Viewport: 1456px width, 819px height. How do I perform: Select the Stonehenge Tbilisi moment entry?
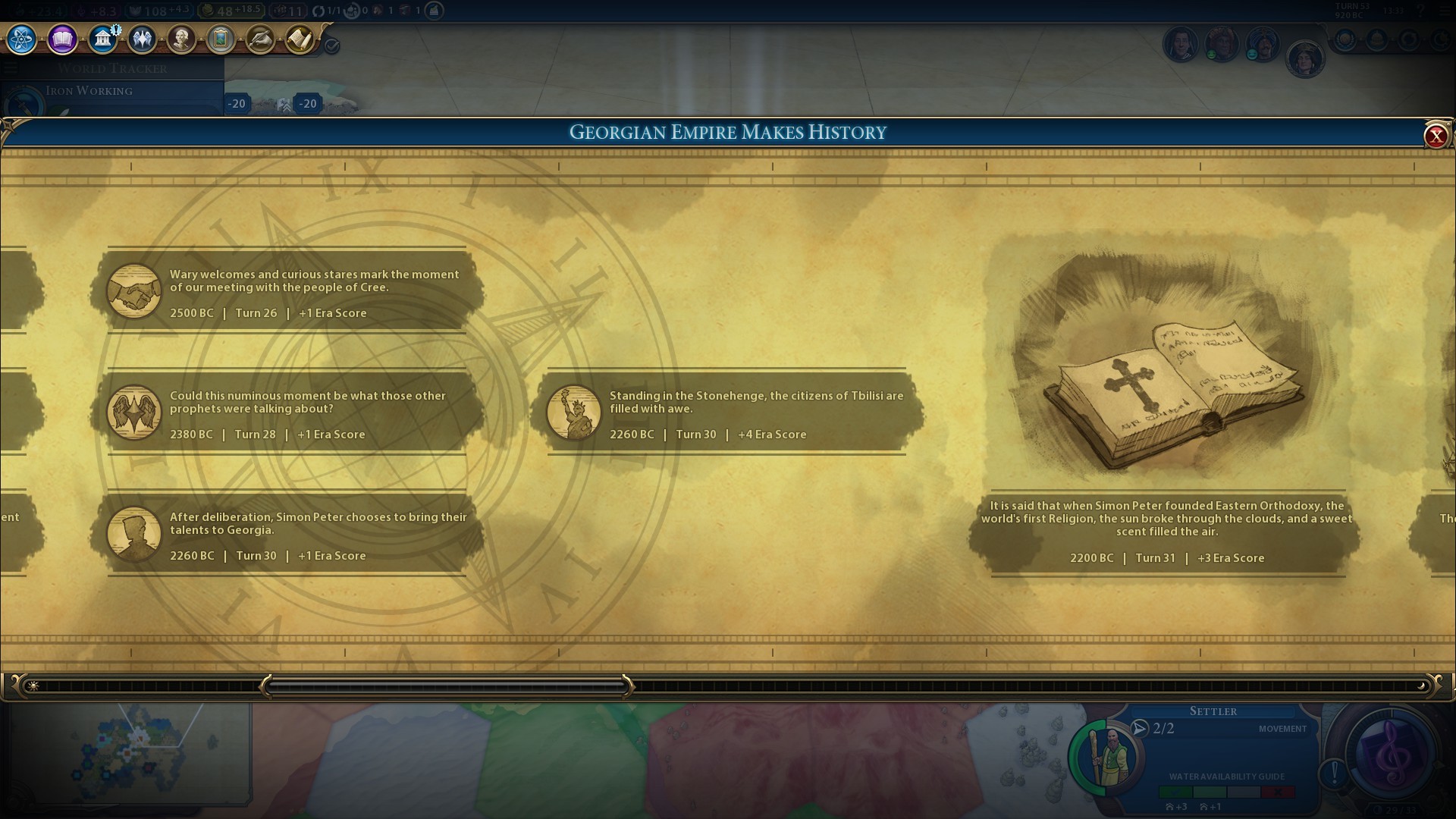pos(726,413)
